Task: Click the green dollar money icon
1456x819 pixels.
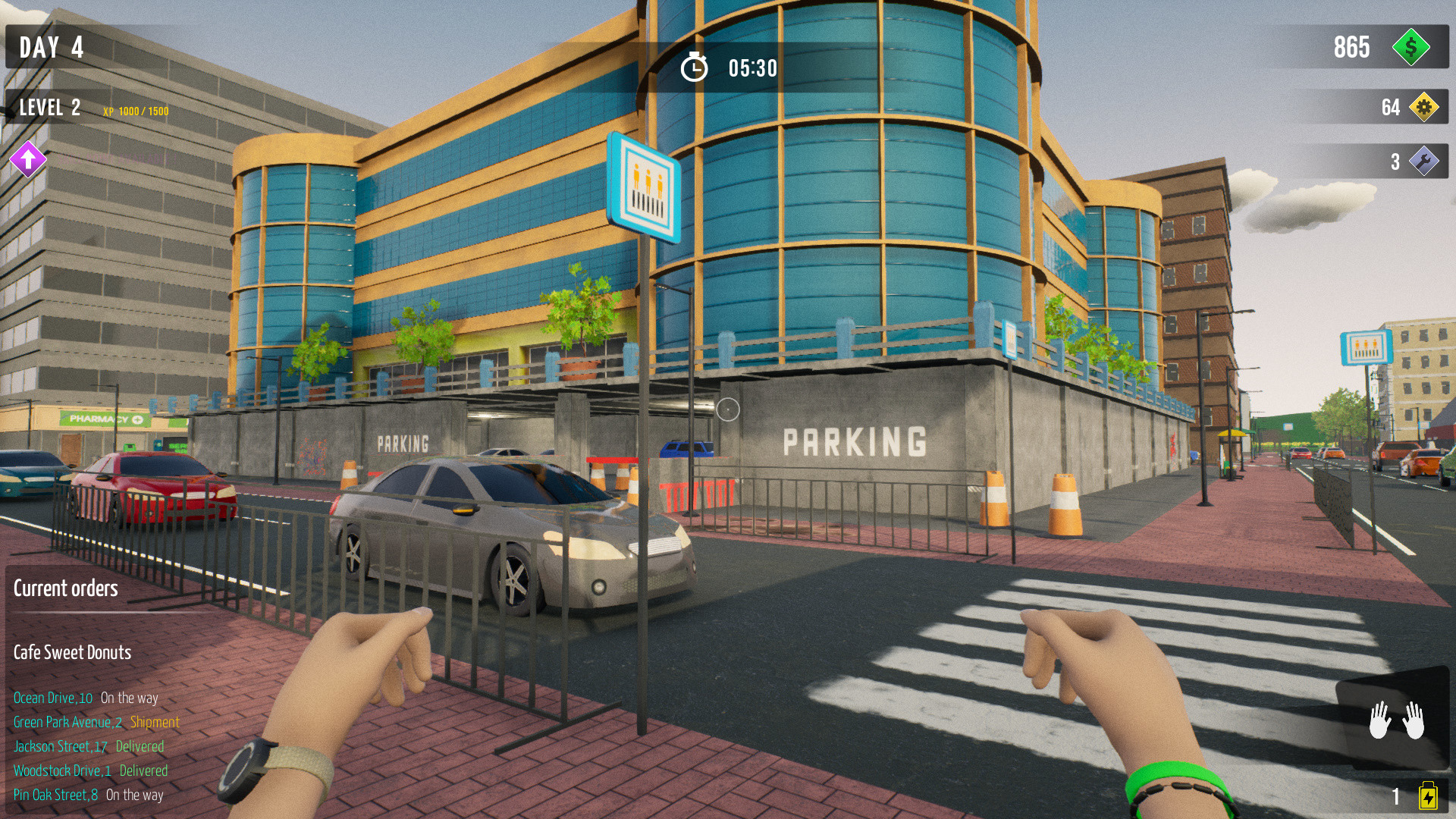Action: point(1412,48)
